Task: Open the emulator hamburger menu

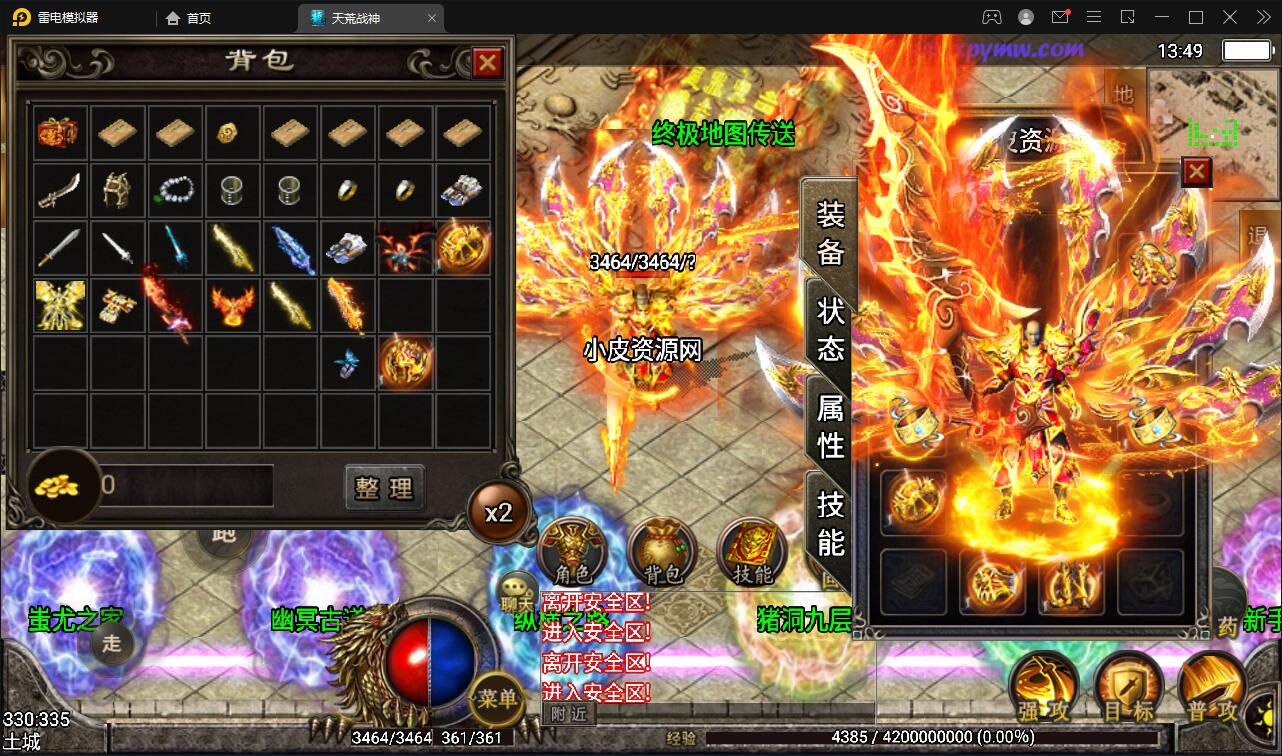Action: point(1094,17)
